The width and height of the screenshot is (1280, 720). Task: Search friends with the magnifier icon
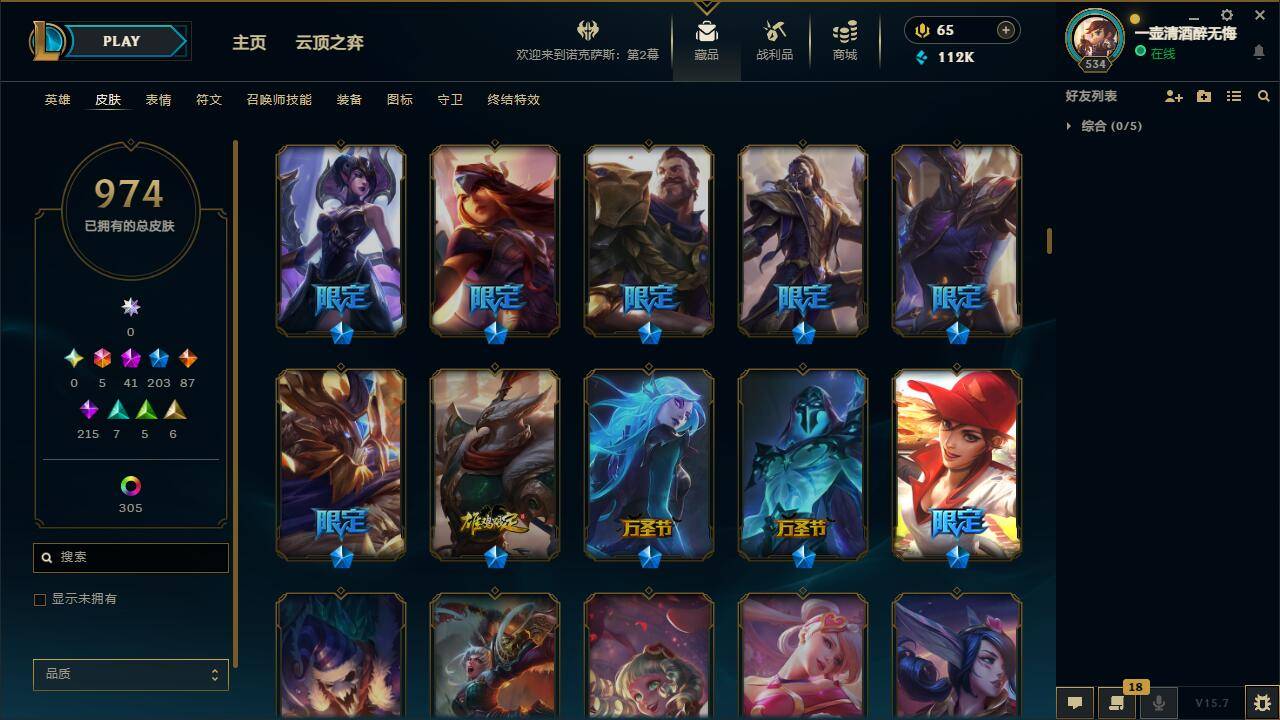[1264, 96]
